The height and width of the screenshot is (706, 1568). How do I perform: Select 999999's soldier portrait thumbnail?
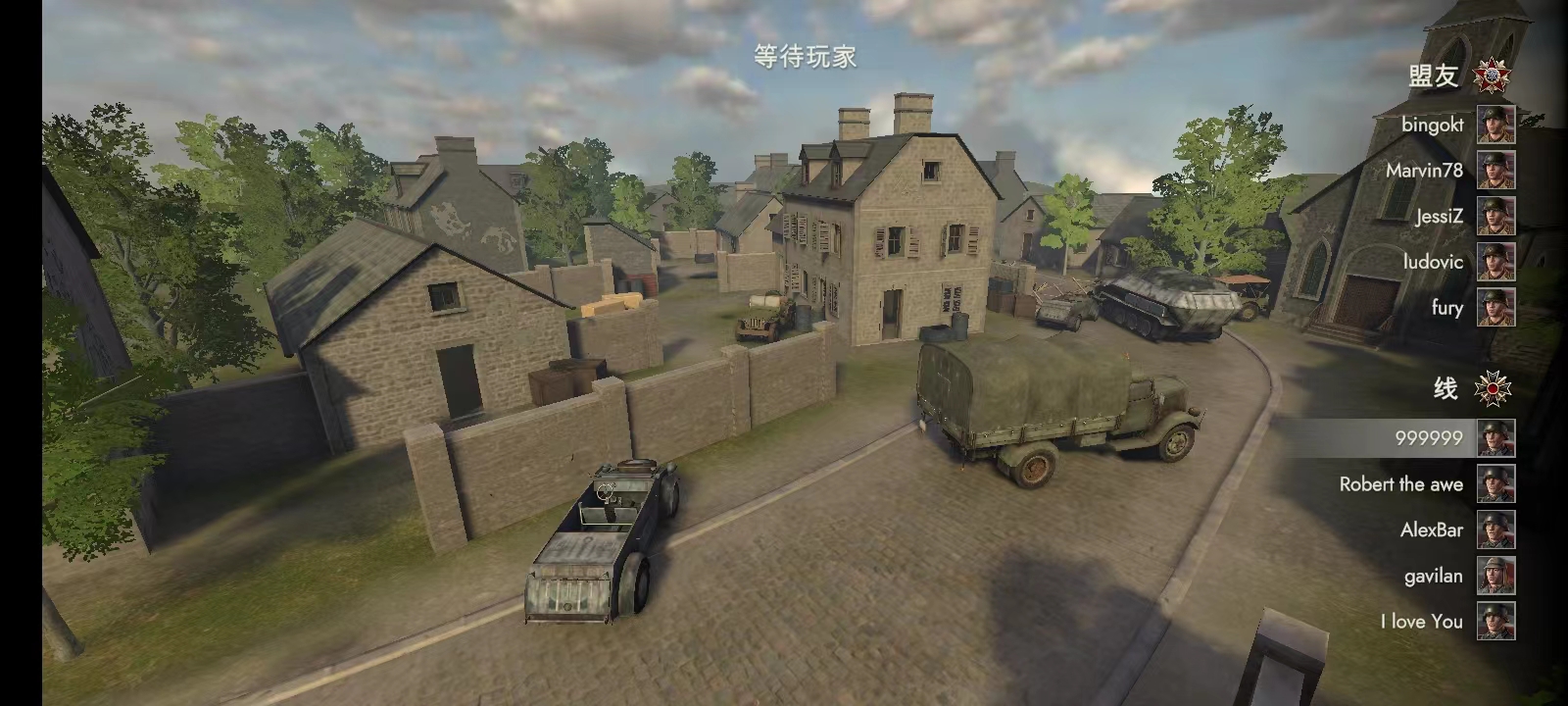(x=1494, y=438)
